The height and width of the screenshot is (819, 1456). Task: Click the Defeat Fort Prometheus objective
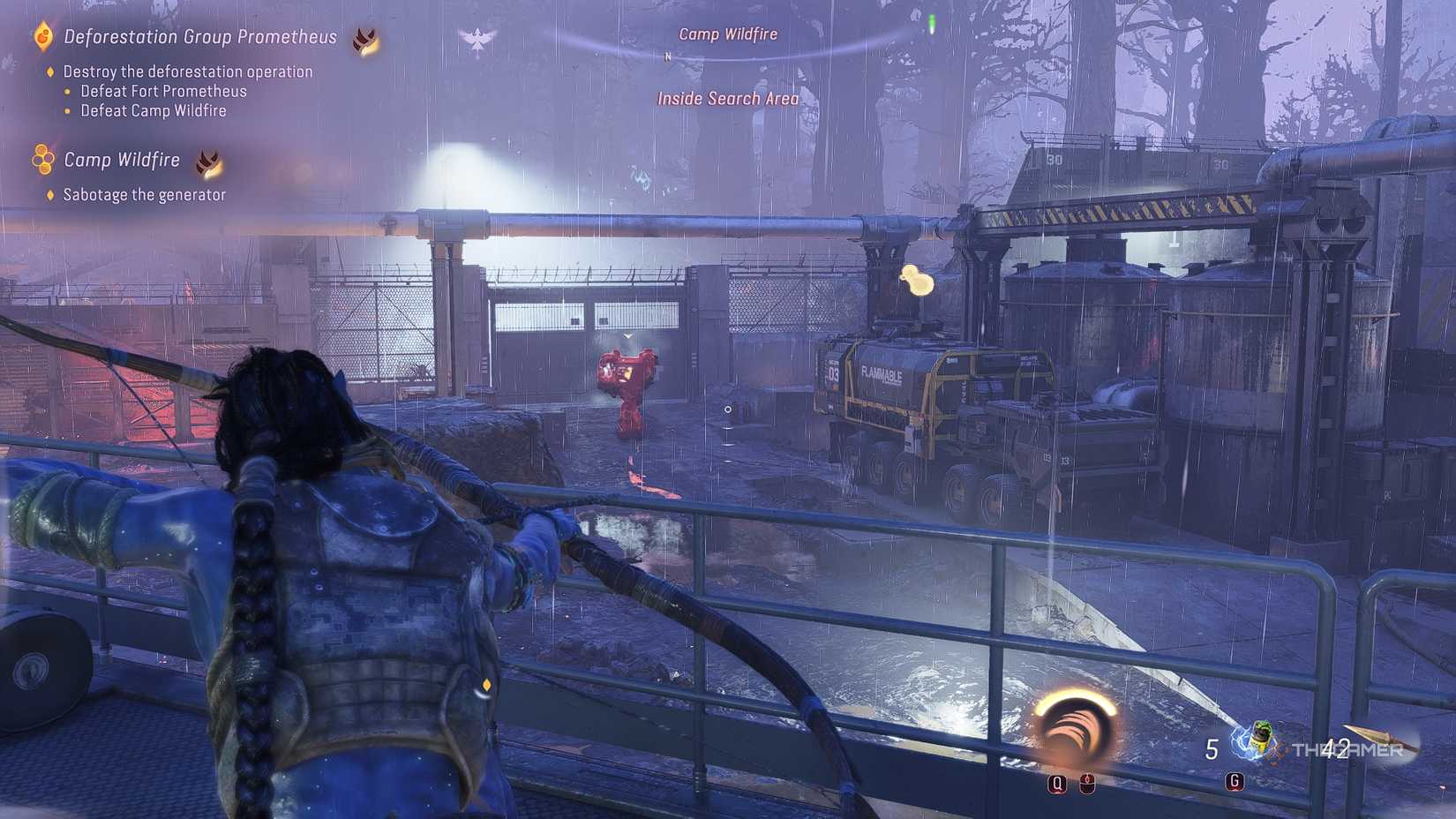[163, 91]
